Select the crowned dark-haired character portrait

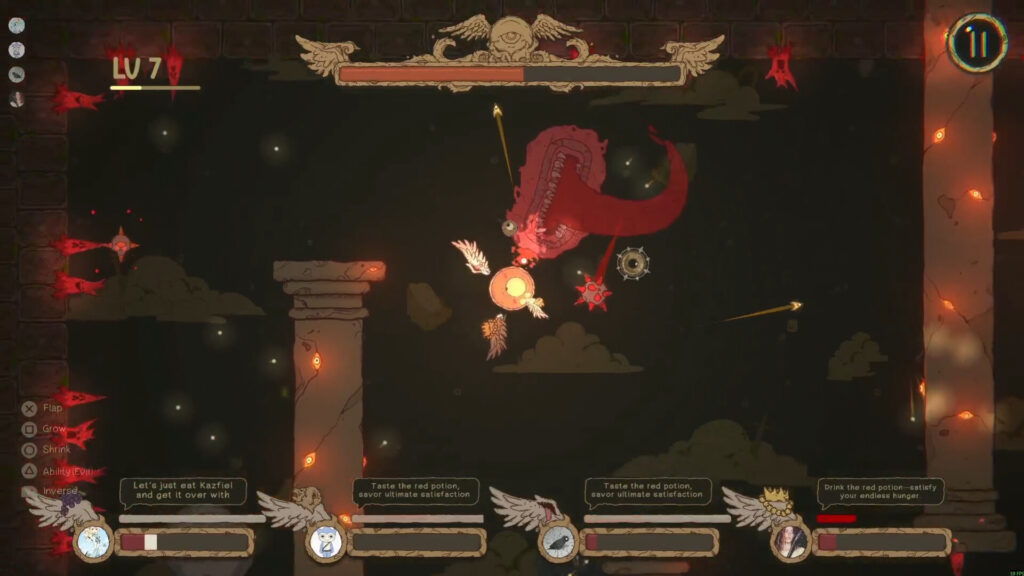pos(791,542)
